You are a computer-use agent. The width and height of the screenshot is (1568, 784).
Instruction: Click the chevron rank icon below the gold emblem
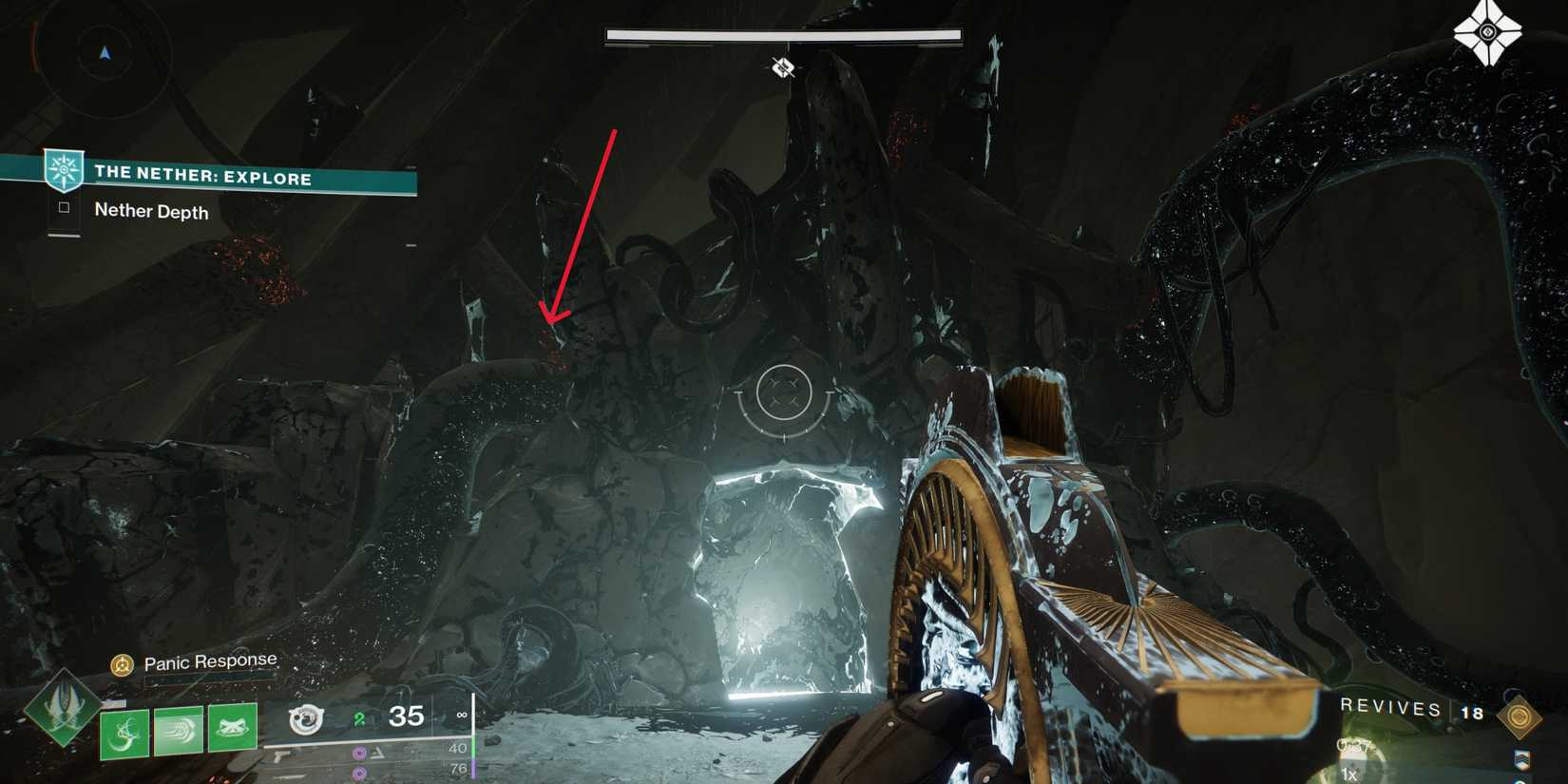(1522, 758)
